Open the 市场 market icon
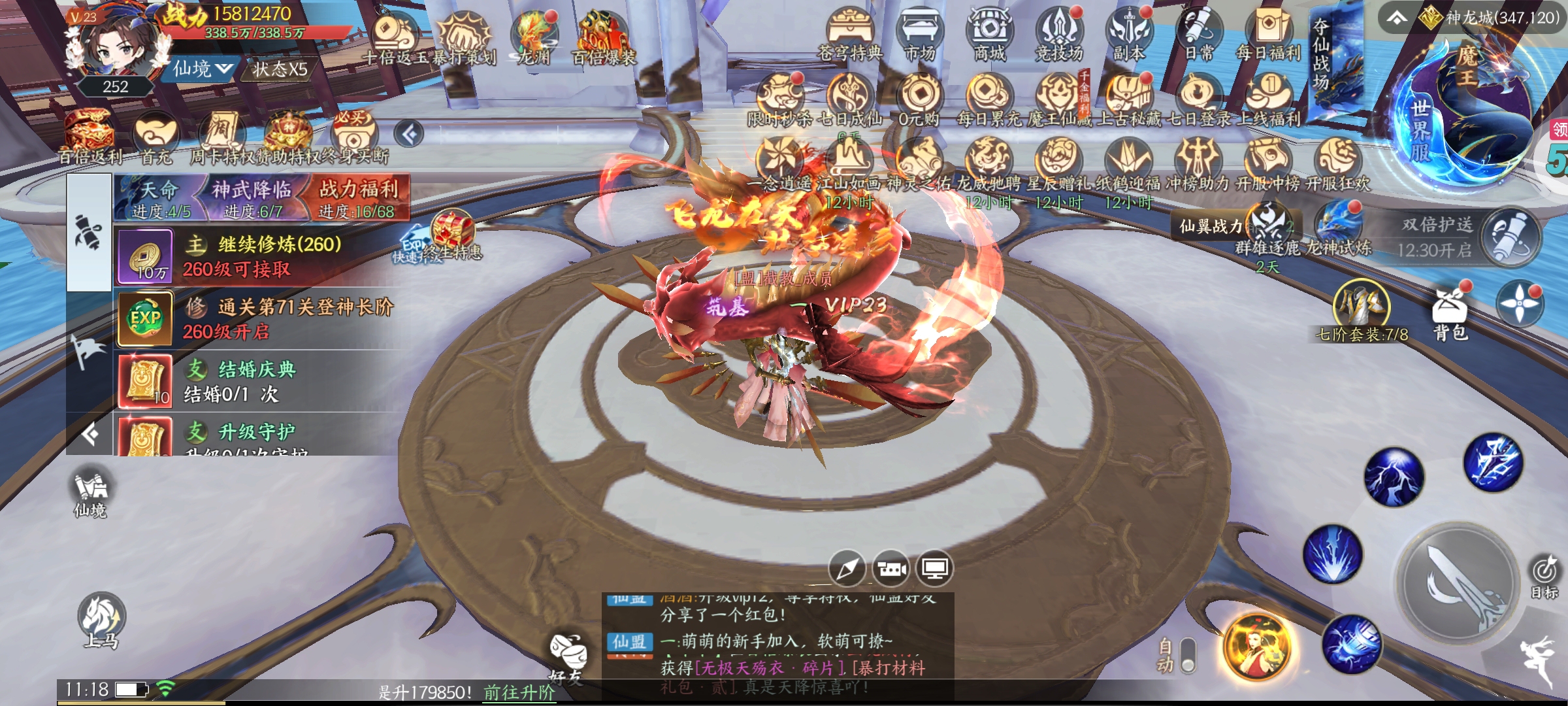 [919, 33]
